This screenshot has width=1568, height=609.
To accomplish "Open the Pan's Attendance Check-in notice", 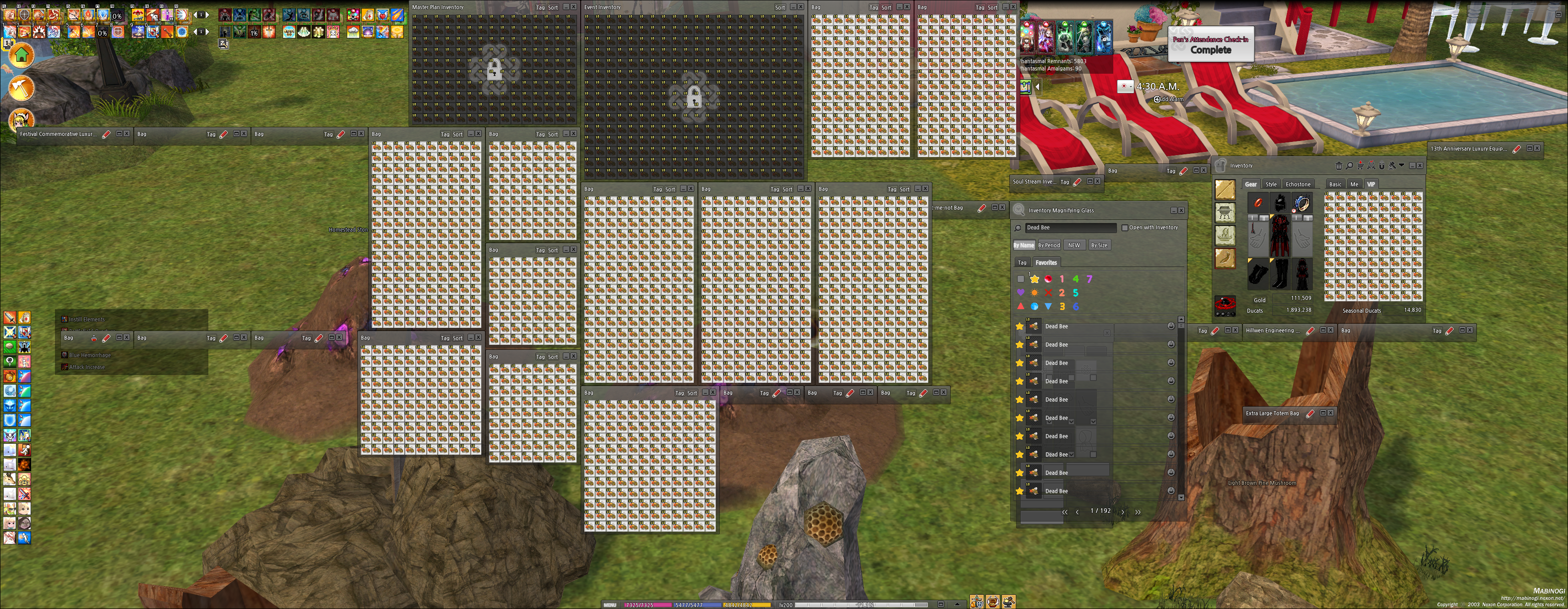I will [x=1210, y=44].
